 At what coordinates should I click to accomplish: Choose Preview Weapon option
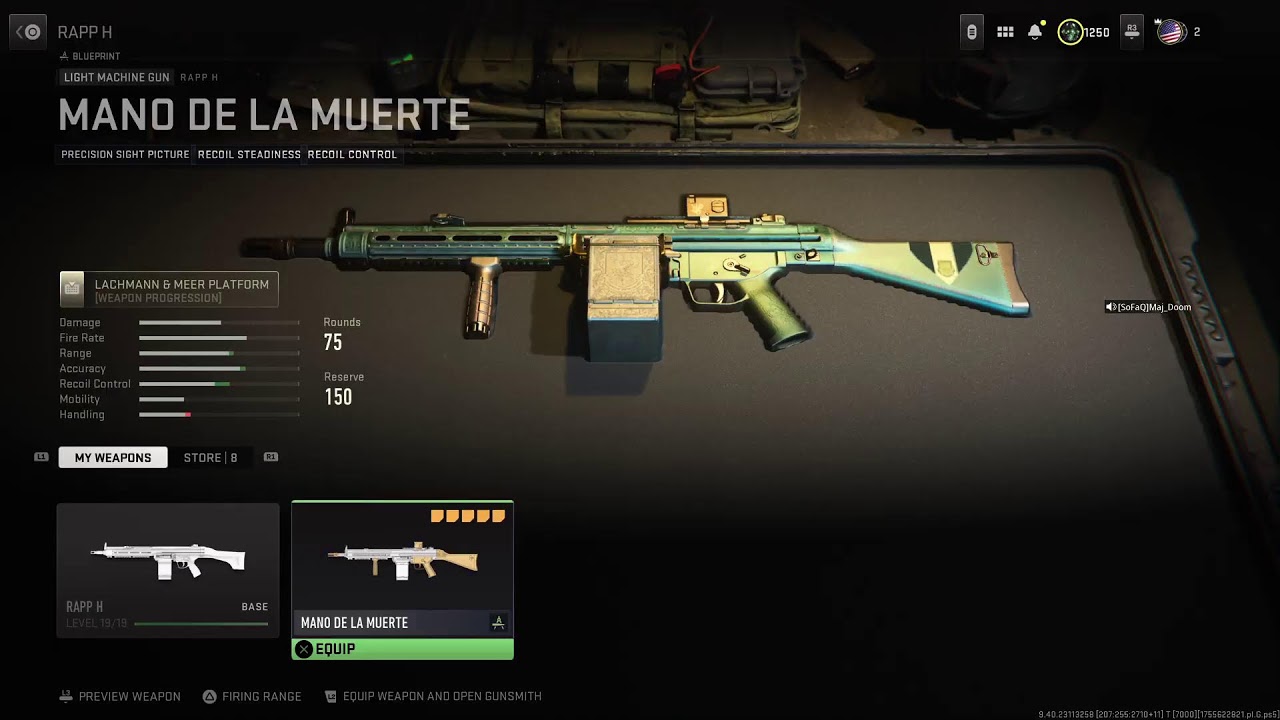[x=120, y=696]
